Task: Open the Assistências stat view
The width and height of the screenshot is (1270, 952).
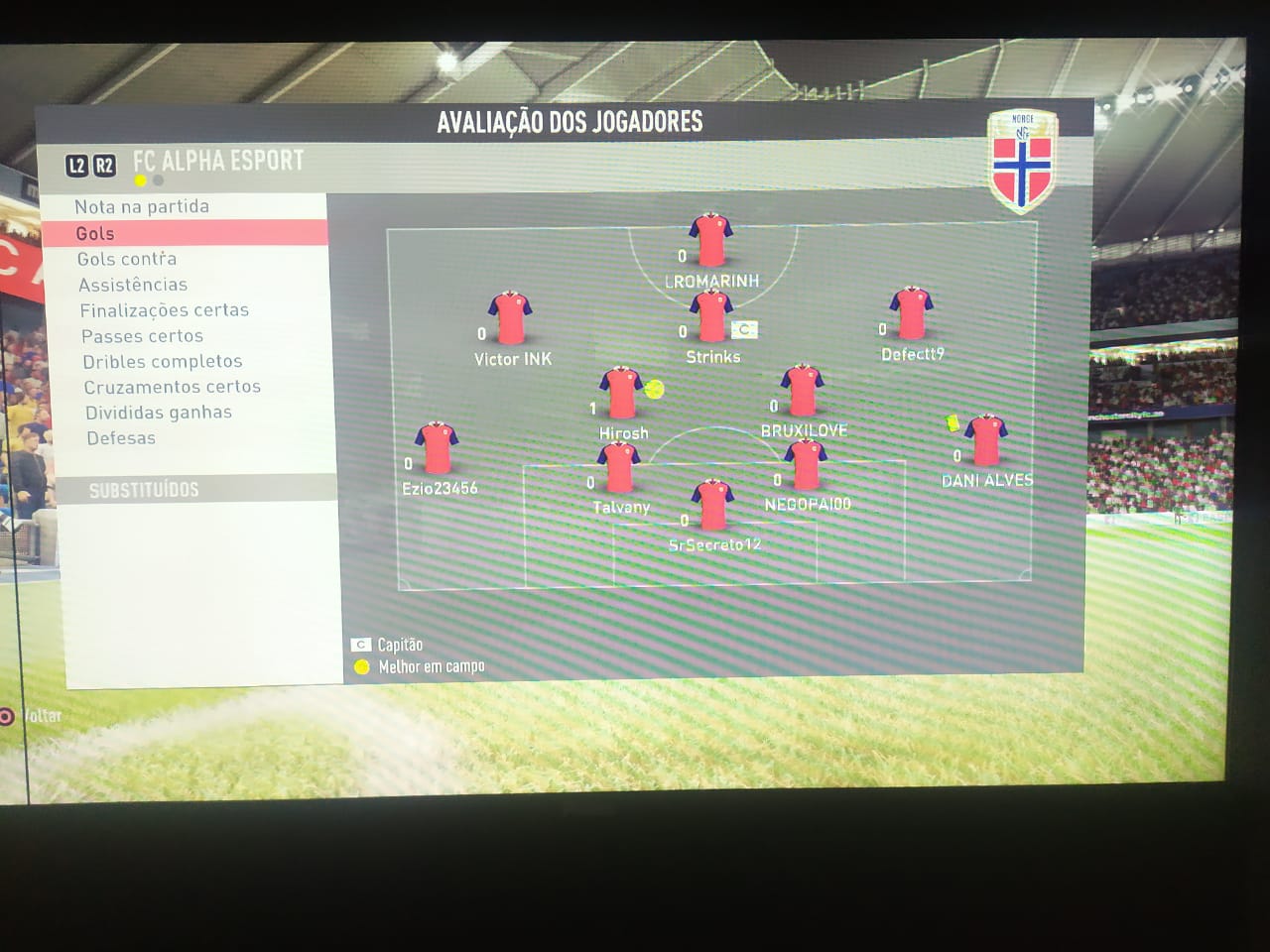Action: (133, 285)
